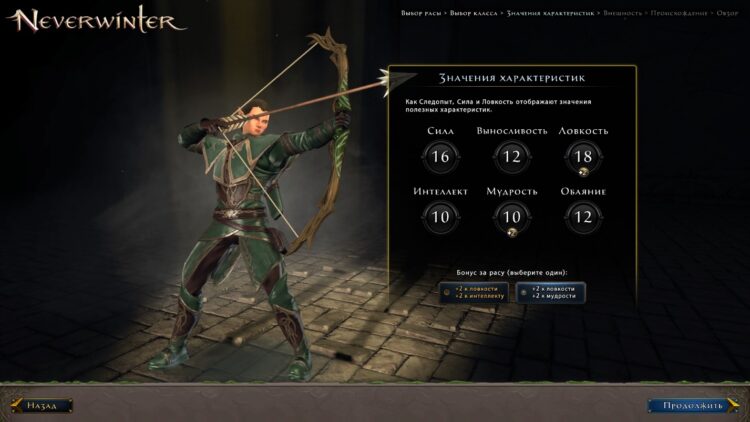Select the Ловкость attribute value 18
750x422 pixels.
pos(584,156)
